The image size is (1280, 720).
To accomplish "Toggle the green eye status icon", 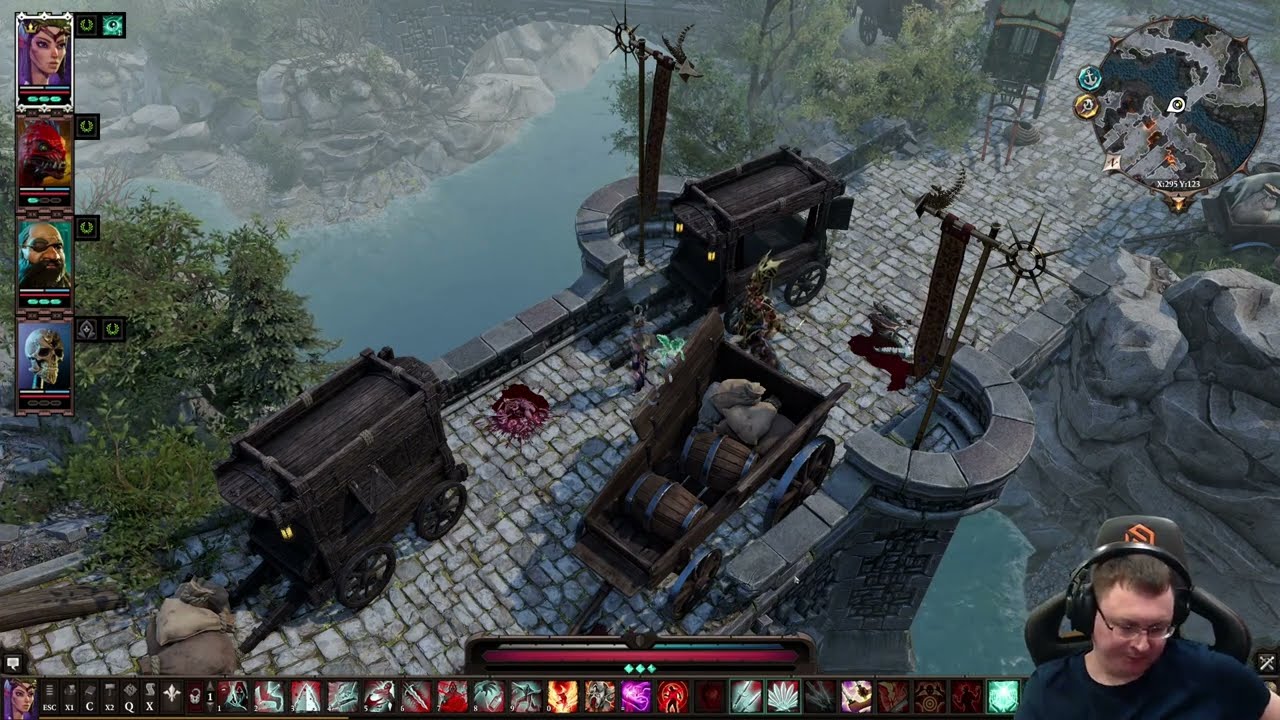I will [113, 25].
